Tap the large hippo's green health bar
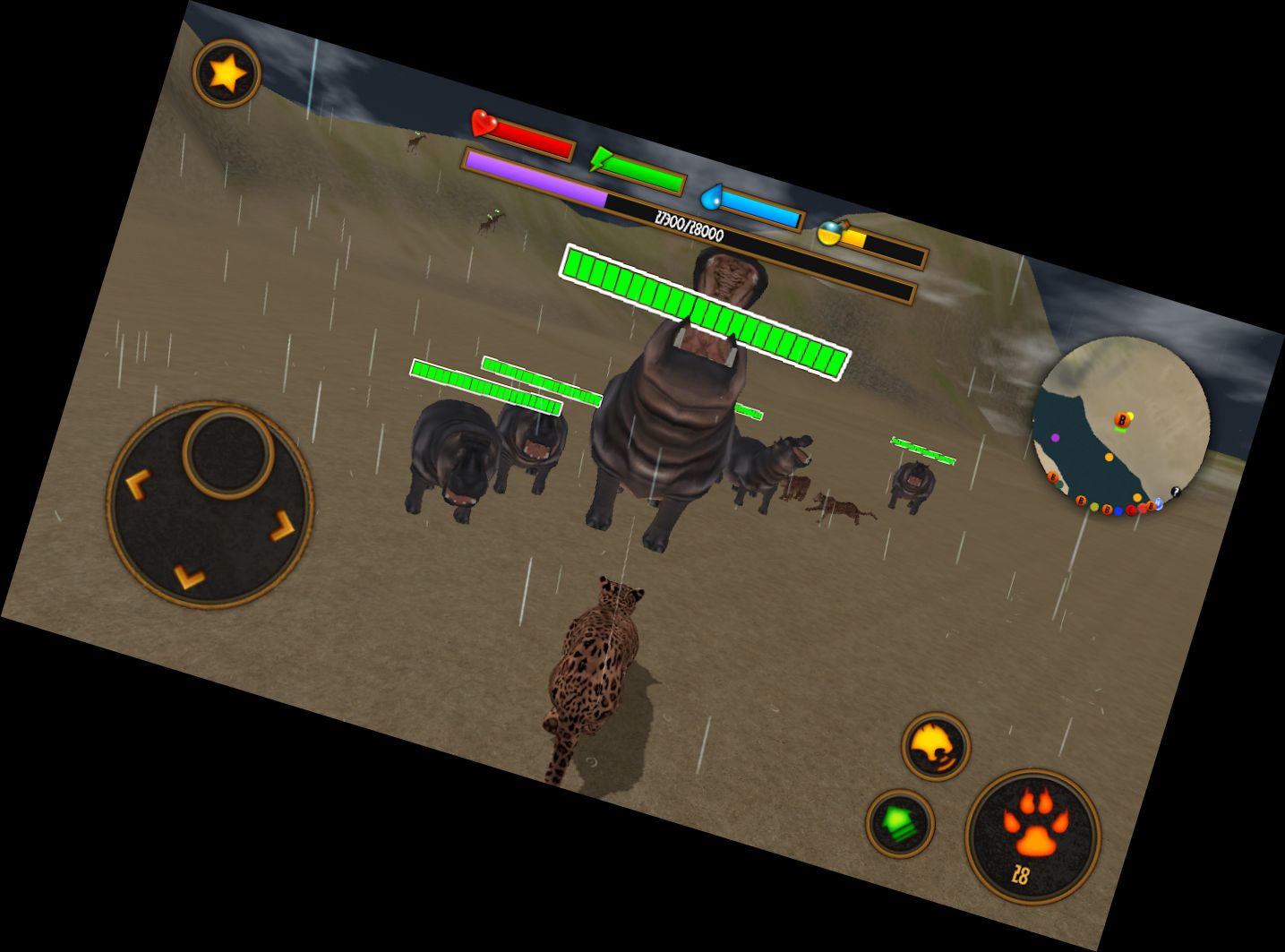The width and height of the screenshot is (1285, 952). coord(706,313)
